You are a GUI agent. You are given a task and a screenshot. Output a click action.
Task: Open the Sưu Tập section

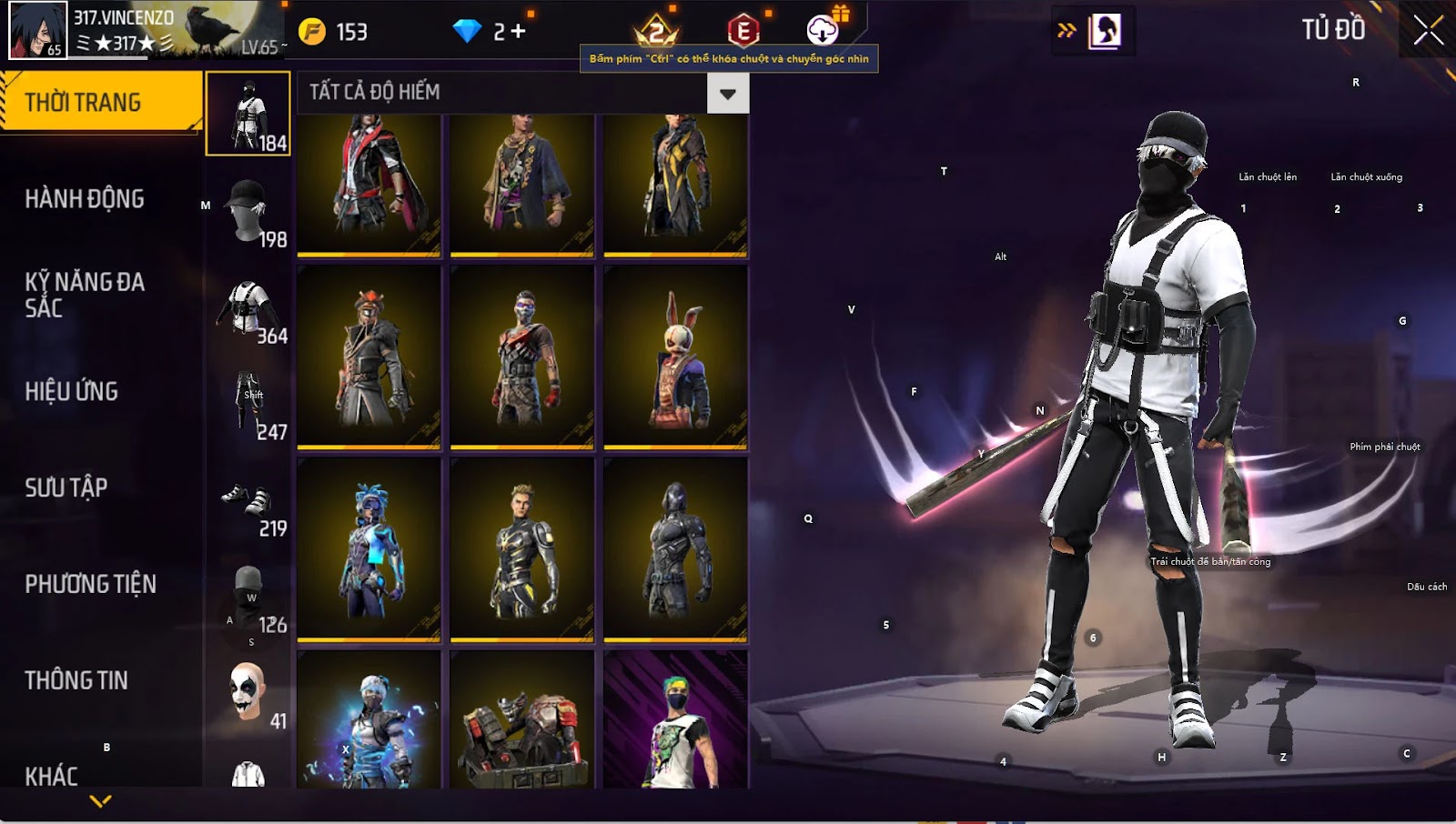point(66,487)
